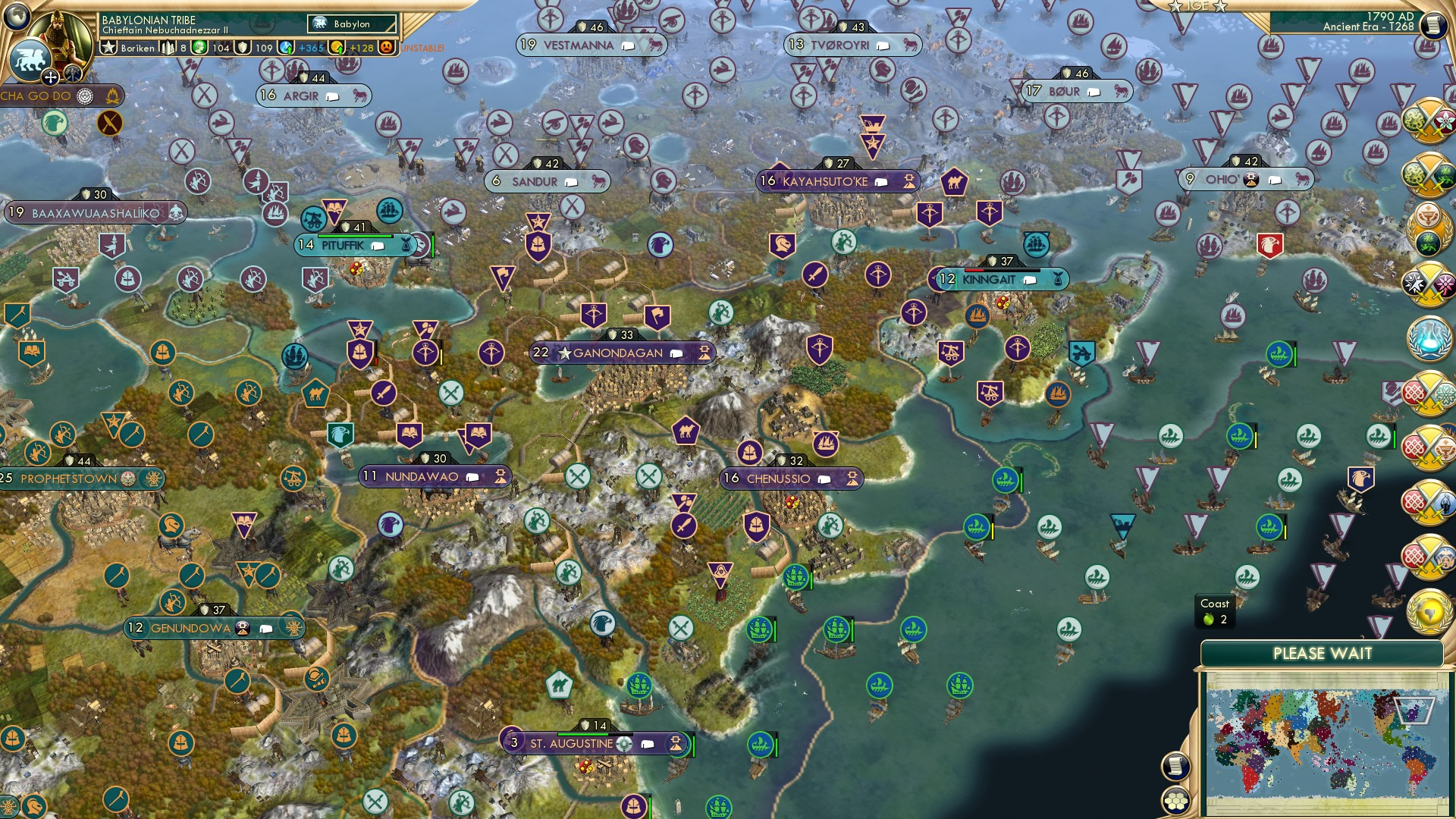Click the Boriken star icon in the top bar
Image resolution: width=1456 pixels, height=819 pixels.
(108, 47)
